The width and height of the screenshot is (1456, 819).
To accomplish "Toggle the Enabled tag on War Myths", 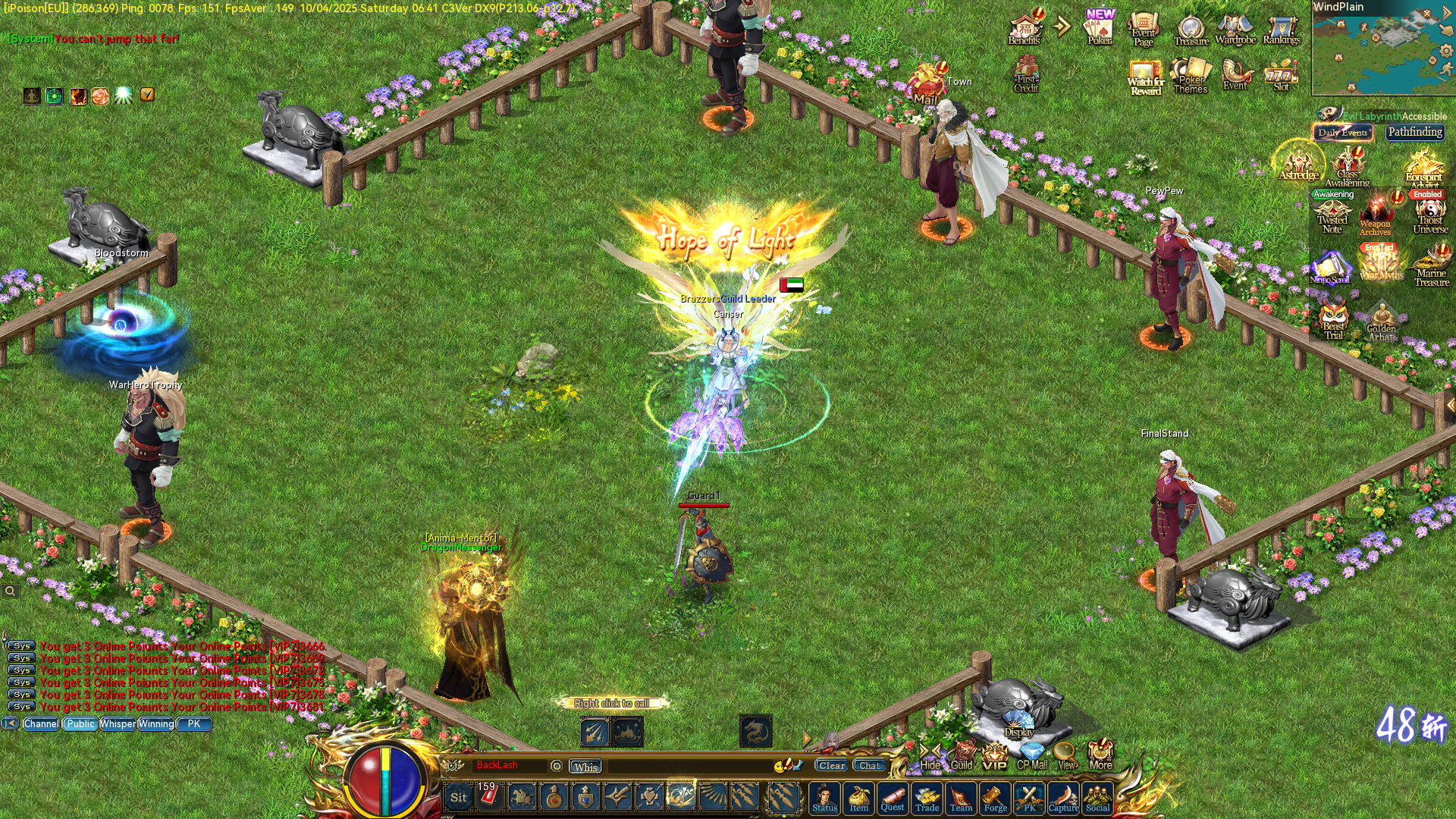I will (1377, 248).
